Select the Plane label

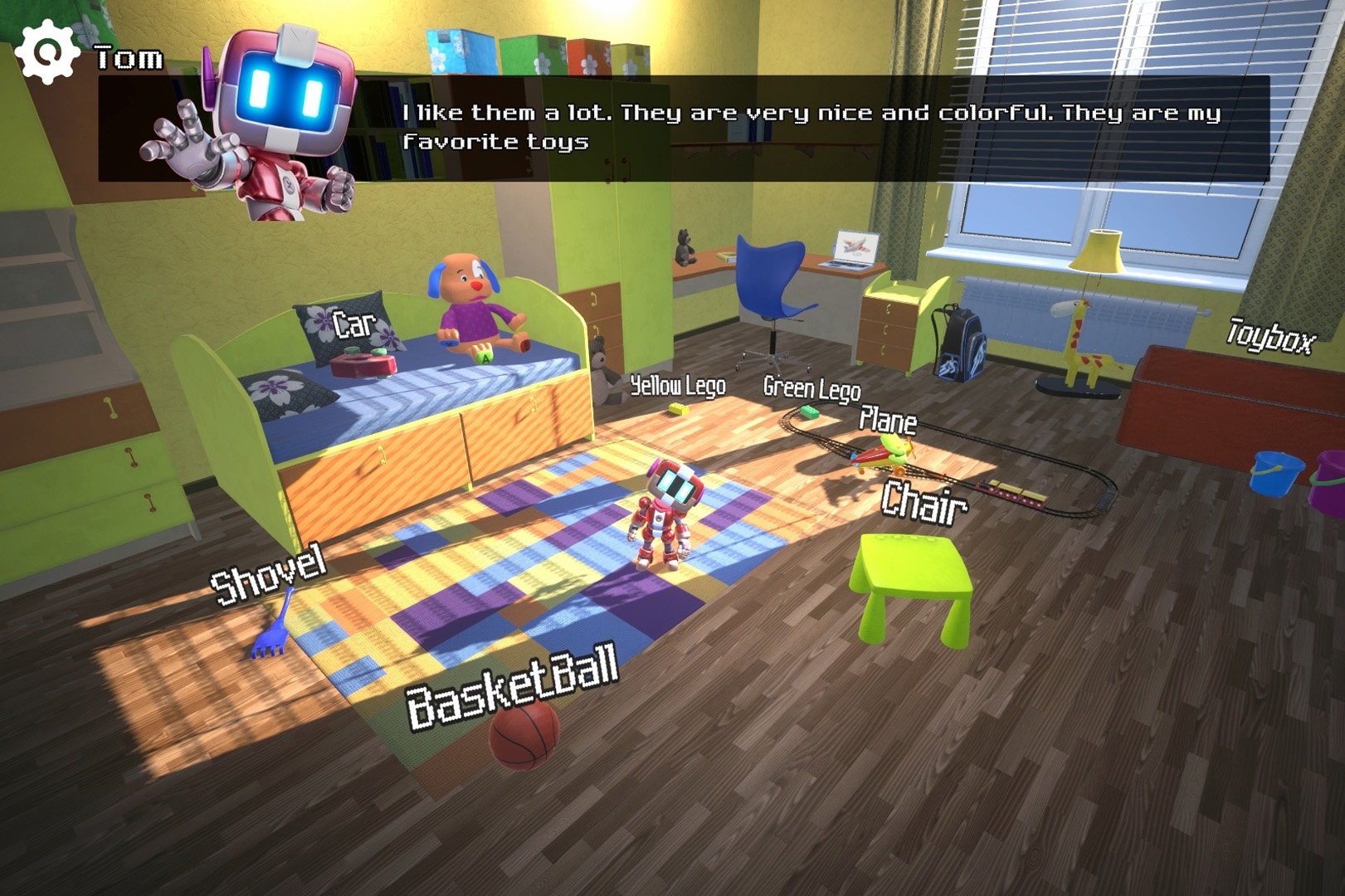(x=887, y=421)
